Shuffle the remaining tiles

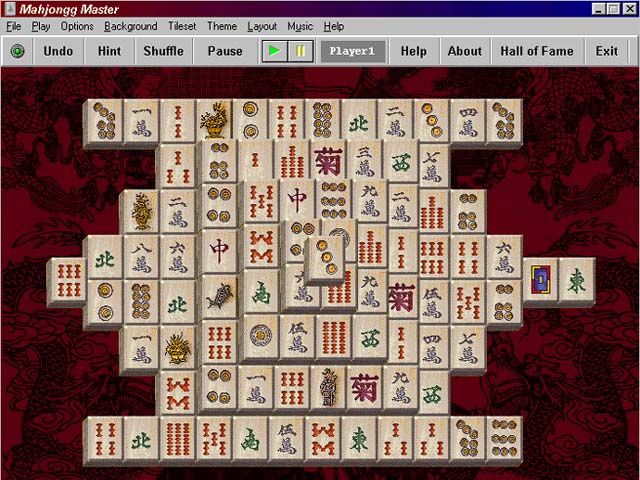(x=163, y=51)
